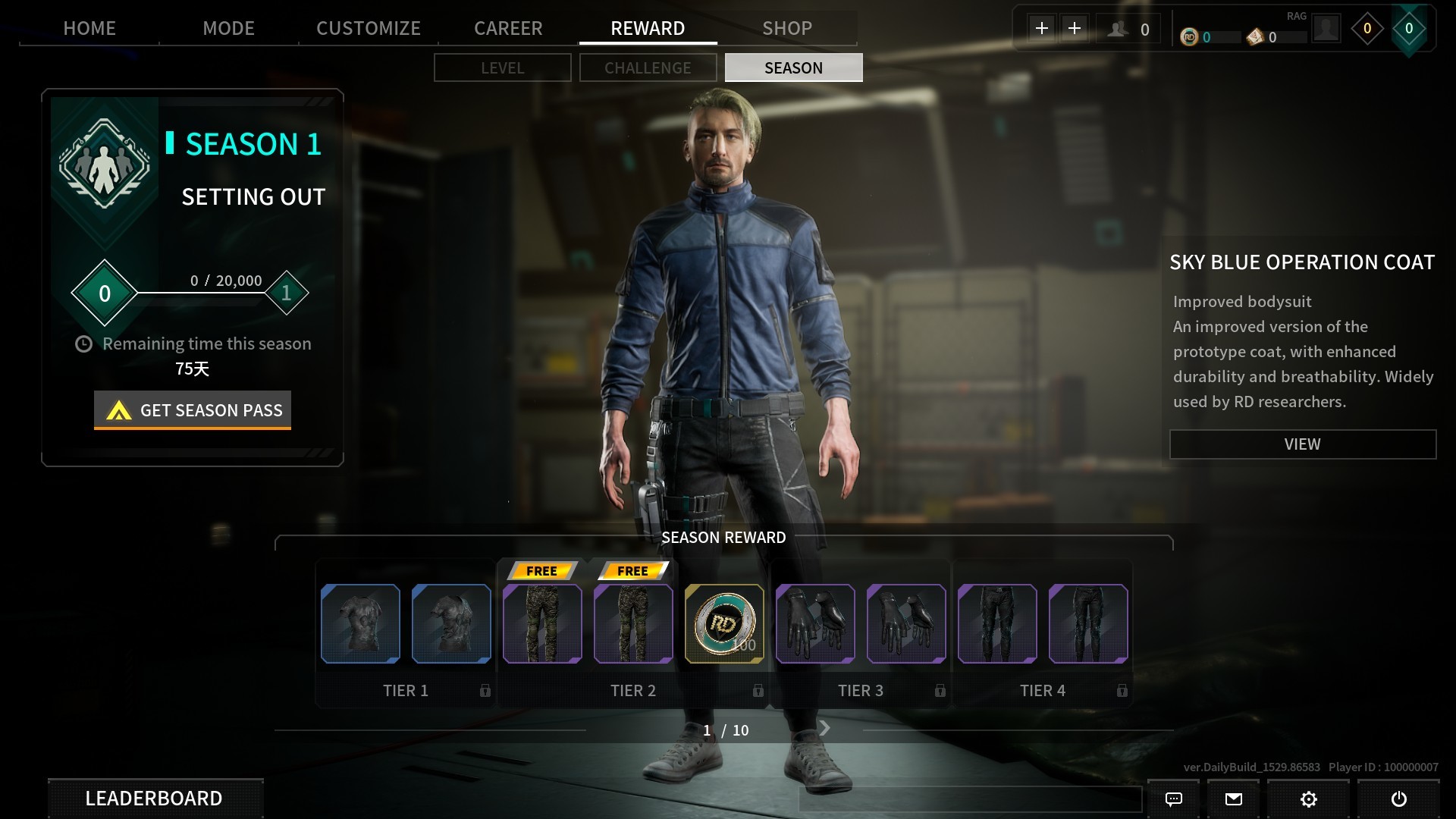
Task: Go to the Customize tab
Action: [369, 28]
